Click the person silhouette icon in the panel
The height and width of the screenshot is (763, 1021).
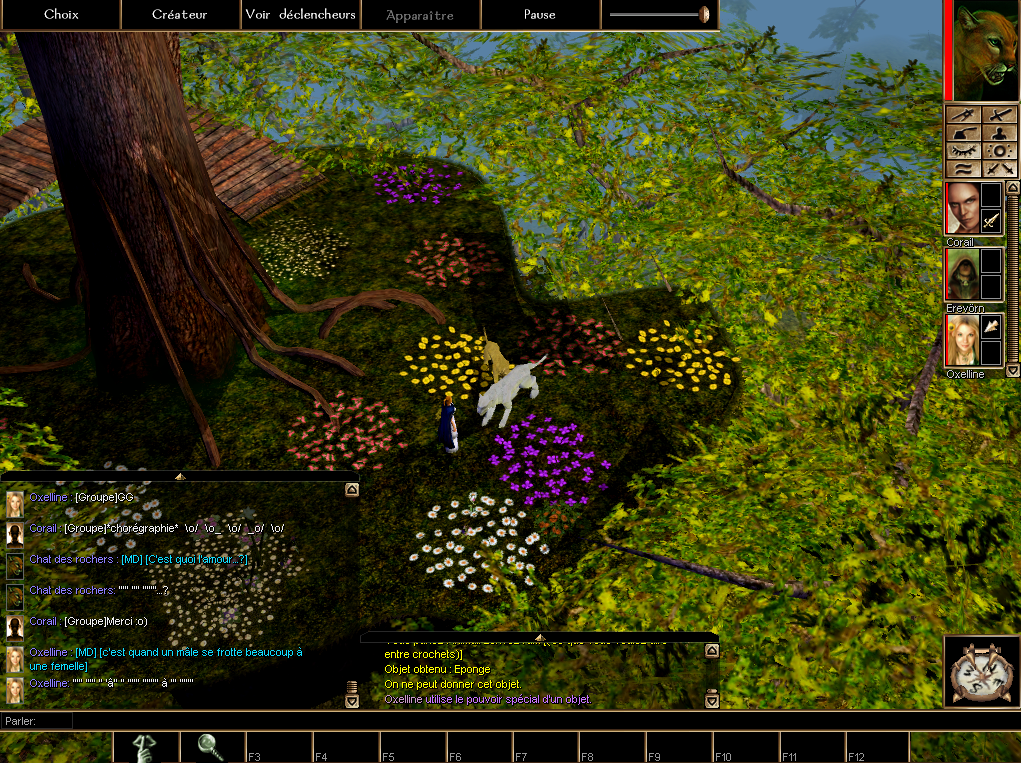[998, 132]
